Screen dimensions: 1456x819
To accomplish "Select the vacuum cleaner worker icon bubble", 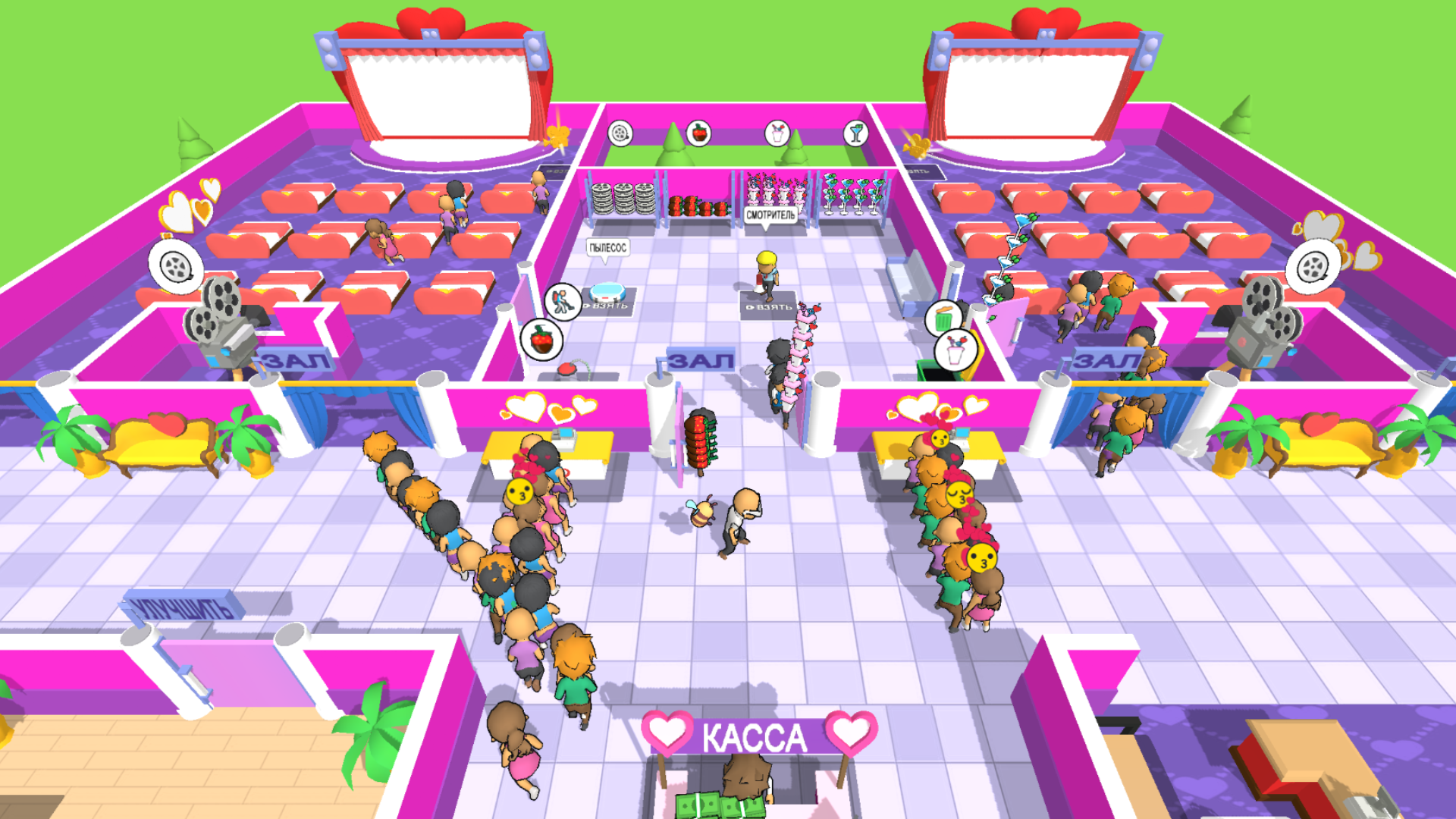I will tap(563, 300).
